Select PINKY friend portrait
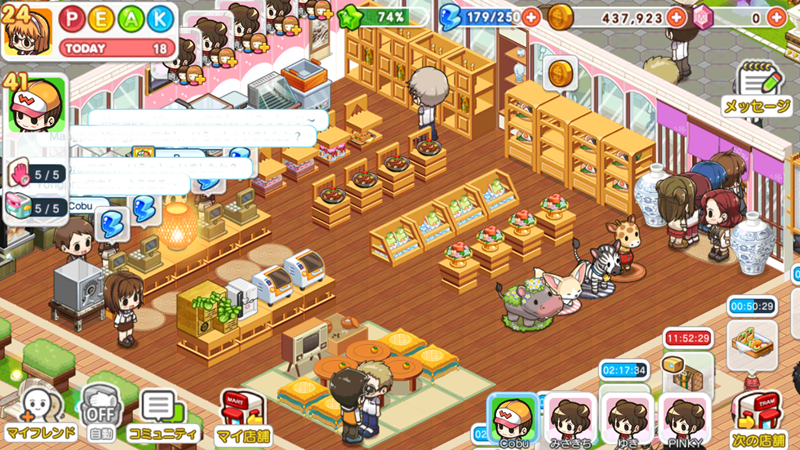This screenshot has height=450, width=800. click(685, 418)
